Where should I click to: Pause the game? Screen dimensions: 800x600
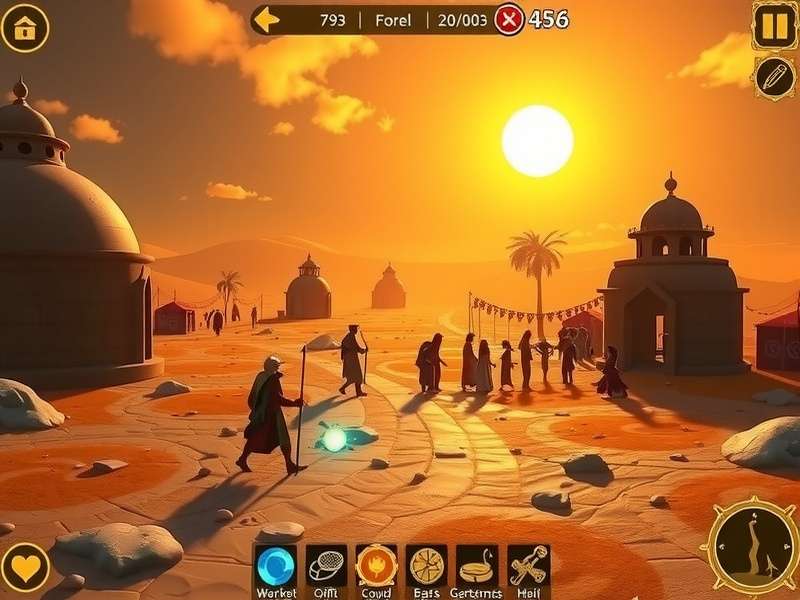click(x=774, y=25)
